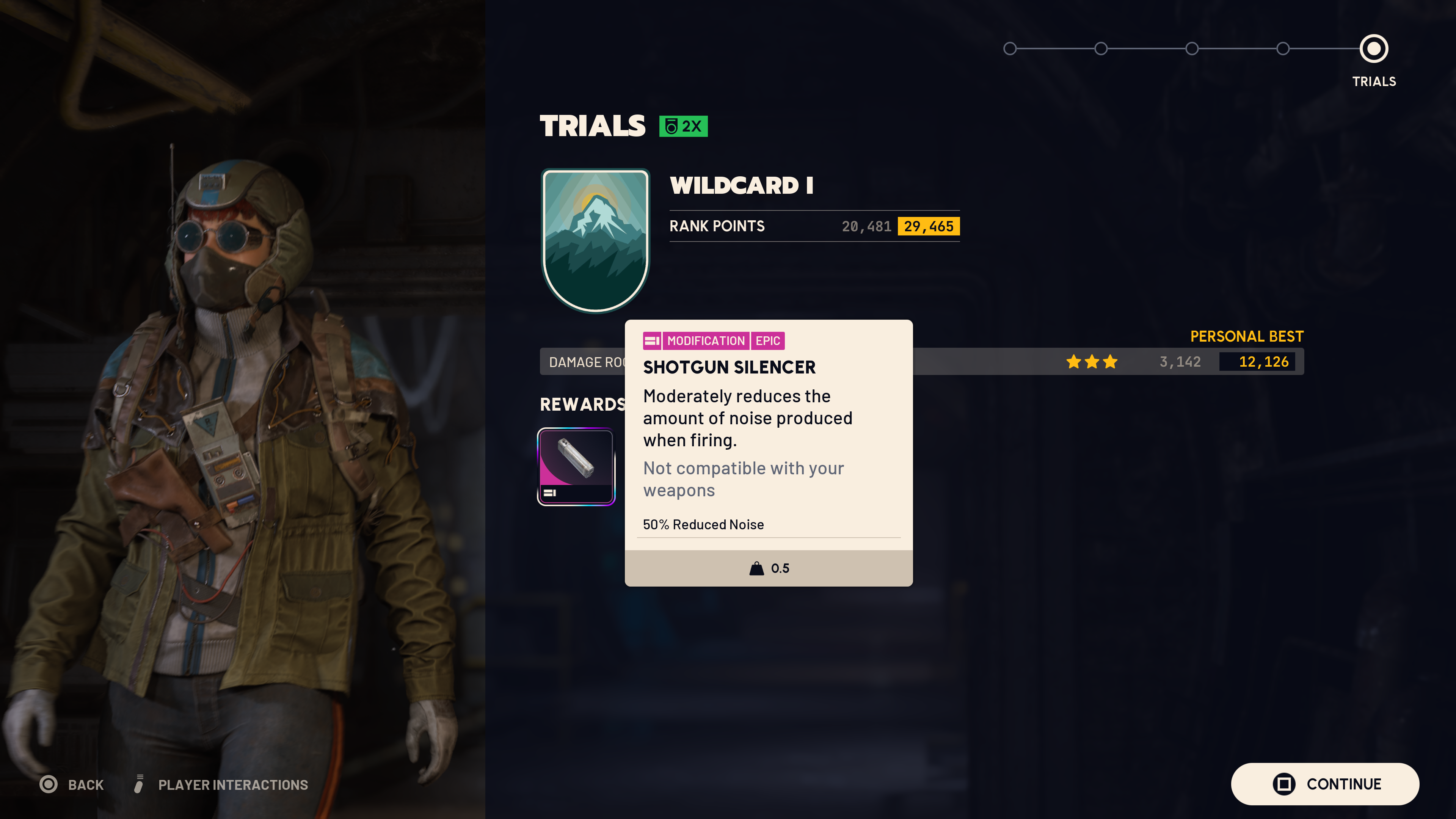Select the Shotgun Silencer reward slot
1456x819 pixels.
576,466
